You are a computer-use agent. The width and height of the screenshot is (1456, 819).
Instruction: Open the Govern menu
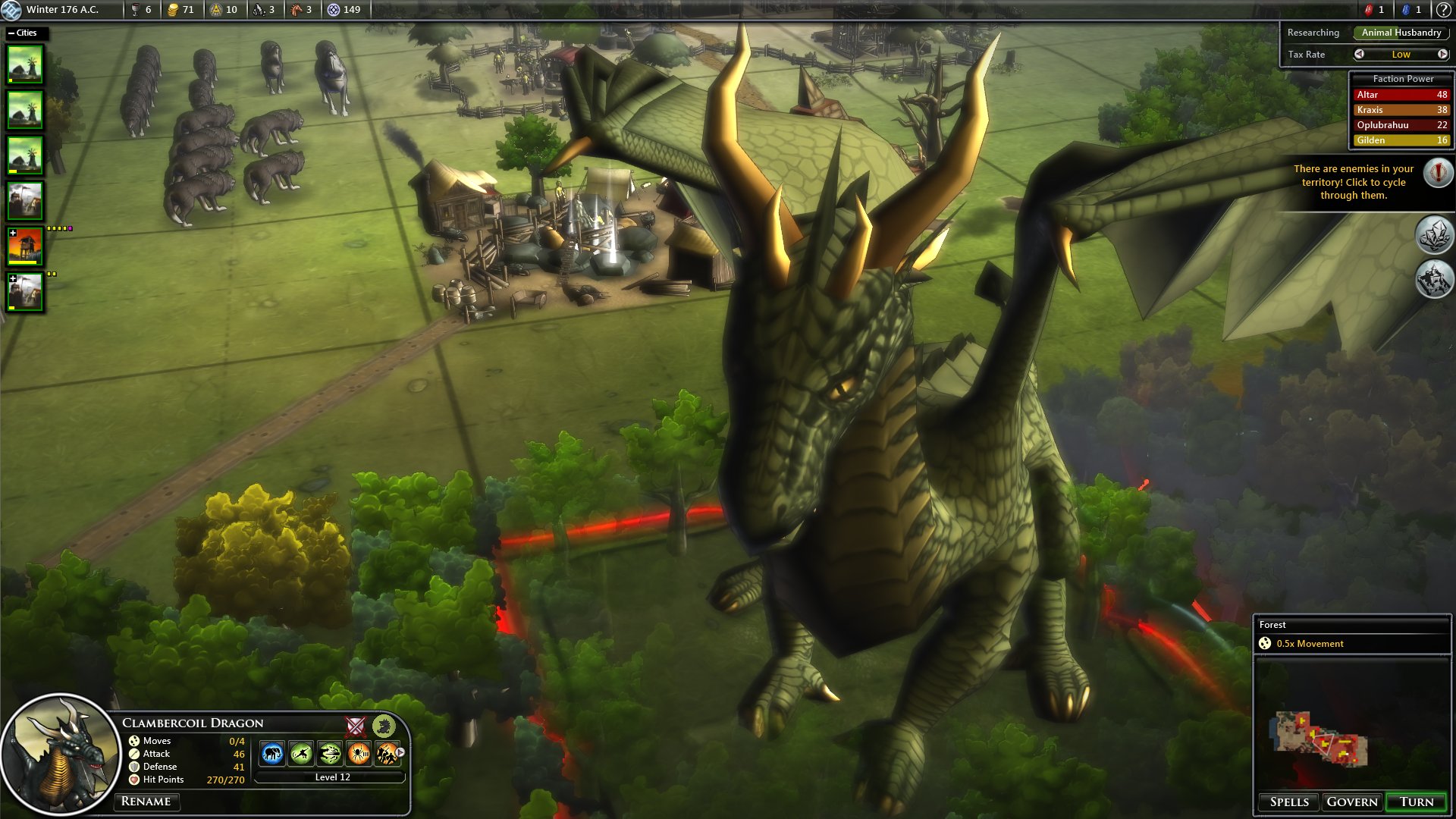pos(1351,802)
